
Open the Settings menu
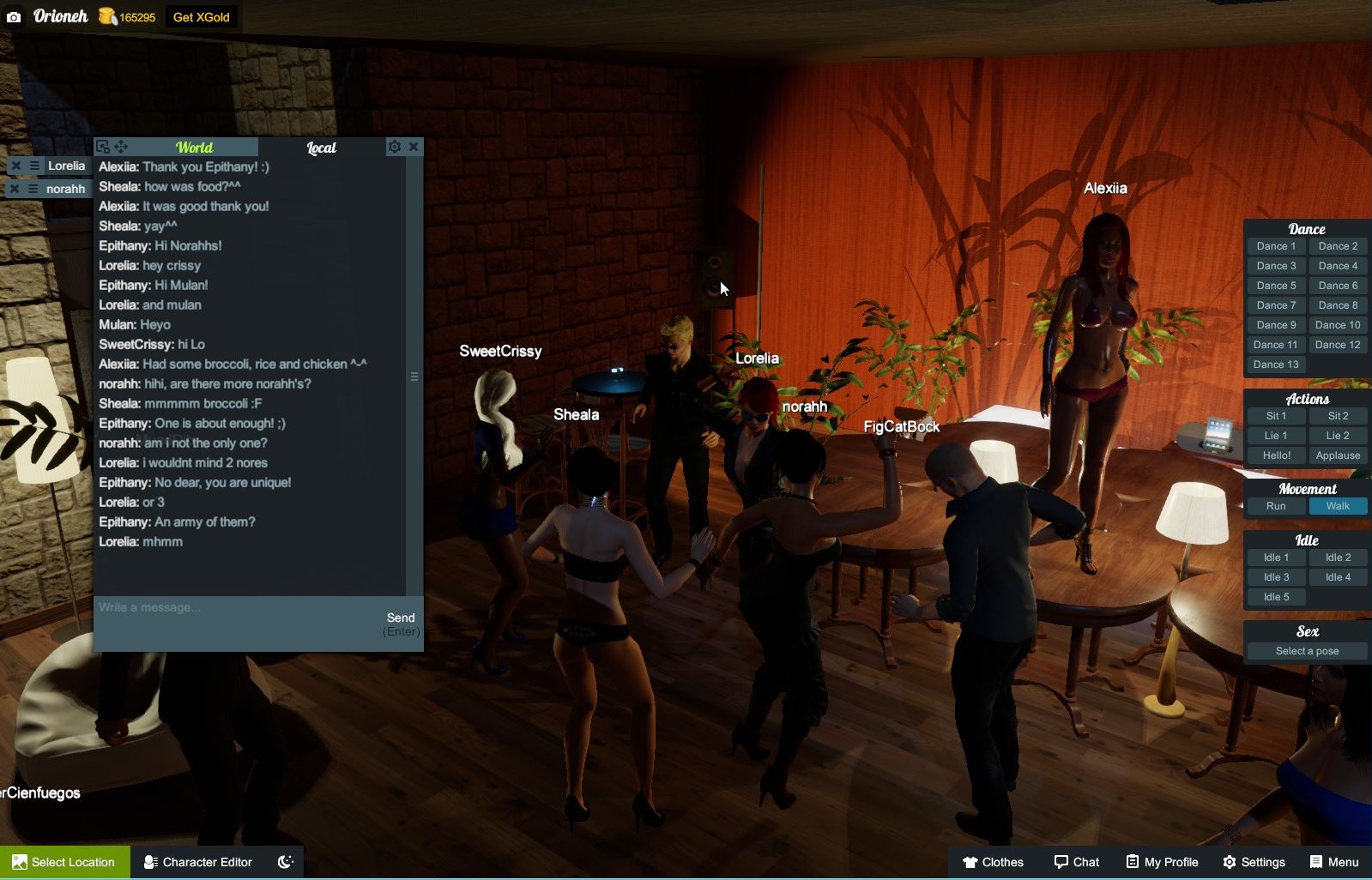[x=1254, y=862]
